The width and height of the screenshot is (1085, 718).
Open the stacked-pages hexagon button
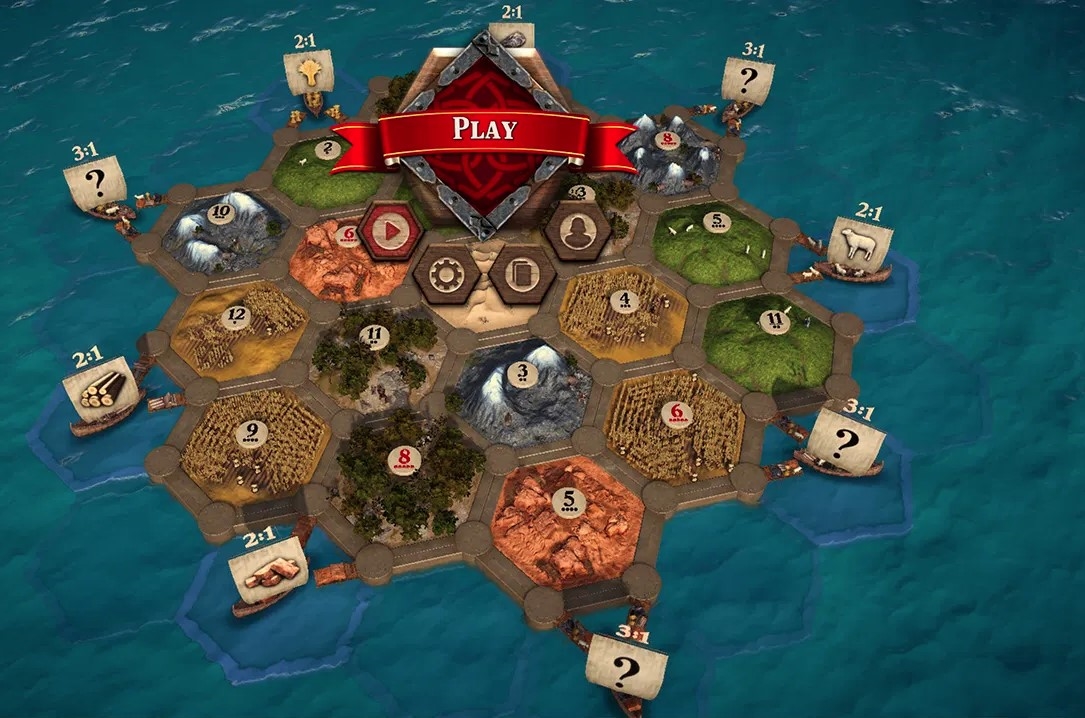tap(522, 273)
